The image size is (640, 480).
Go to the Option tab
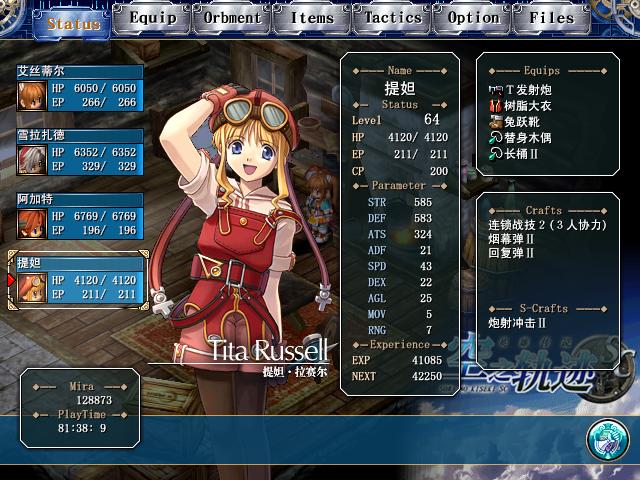(x=473, y=18)
